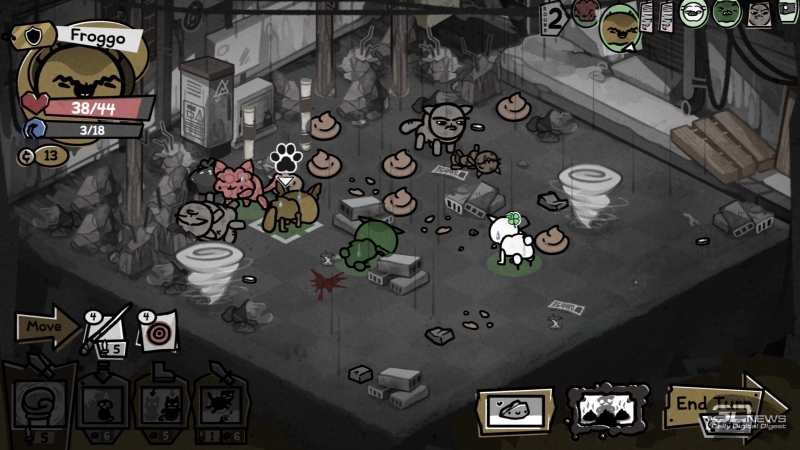The image size is (800, 450).
Task: Choose the red target ability card
Action: coord(157,331)
